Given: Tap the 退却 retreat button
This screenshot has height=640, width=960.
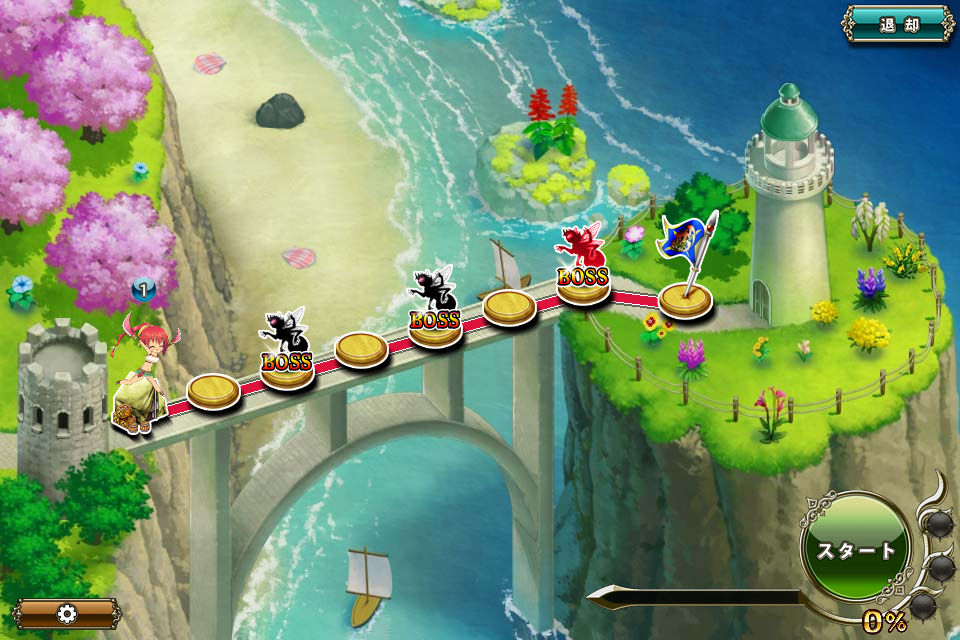Looking at the screenshot, I should point(898,25).
